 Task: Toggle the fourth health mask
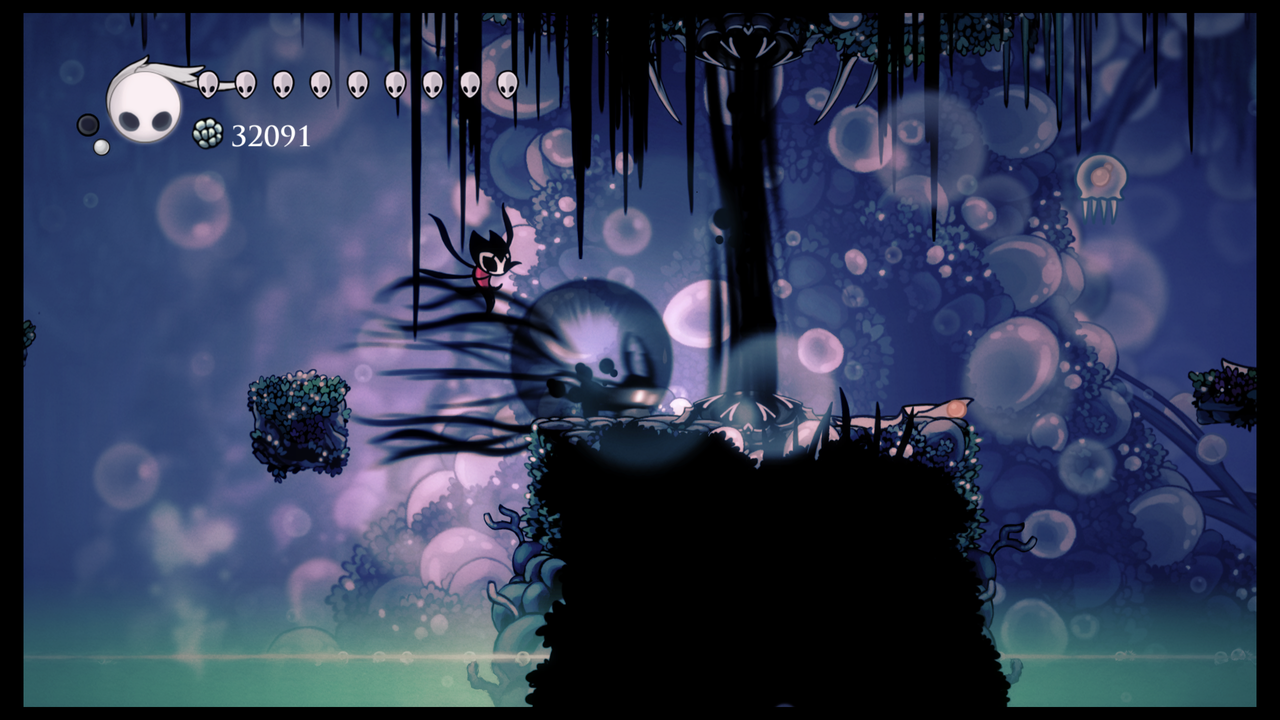coord(318,85)
